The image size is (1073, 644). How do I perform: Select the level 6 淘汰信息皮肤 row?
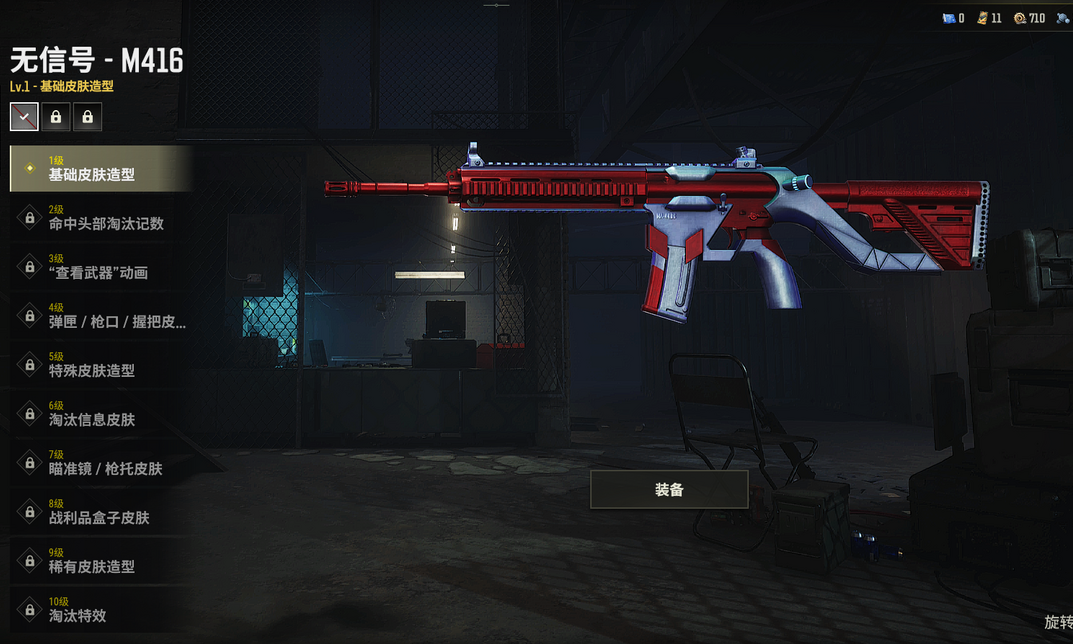[x=100, y=413]
